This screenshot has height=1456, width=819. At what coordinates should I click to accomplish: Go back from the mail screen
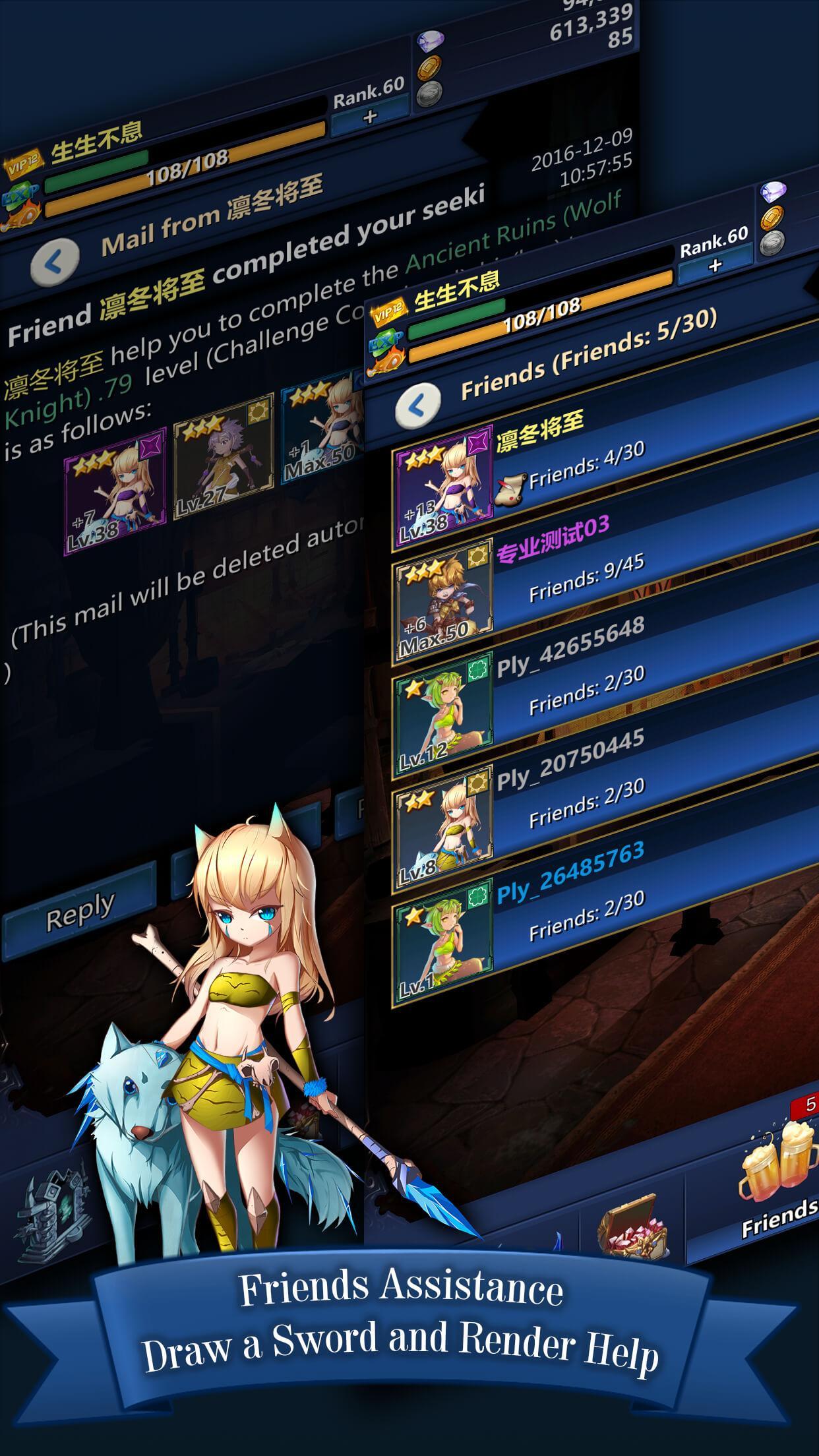click(55, 262)
